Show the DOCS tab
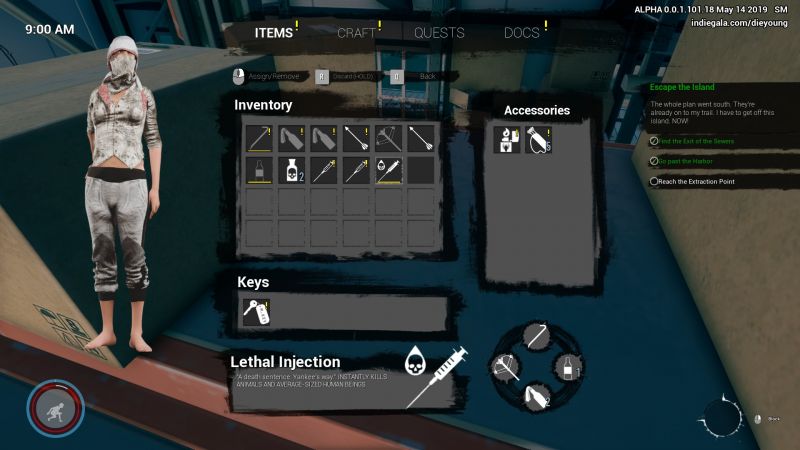 [523, 33]
